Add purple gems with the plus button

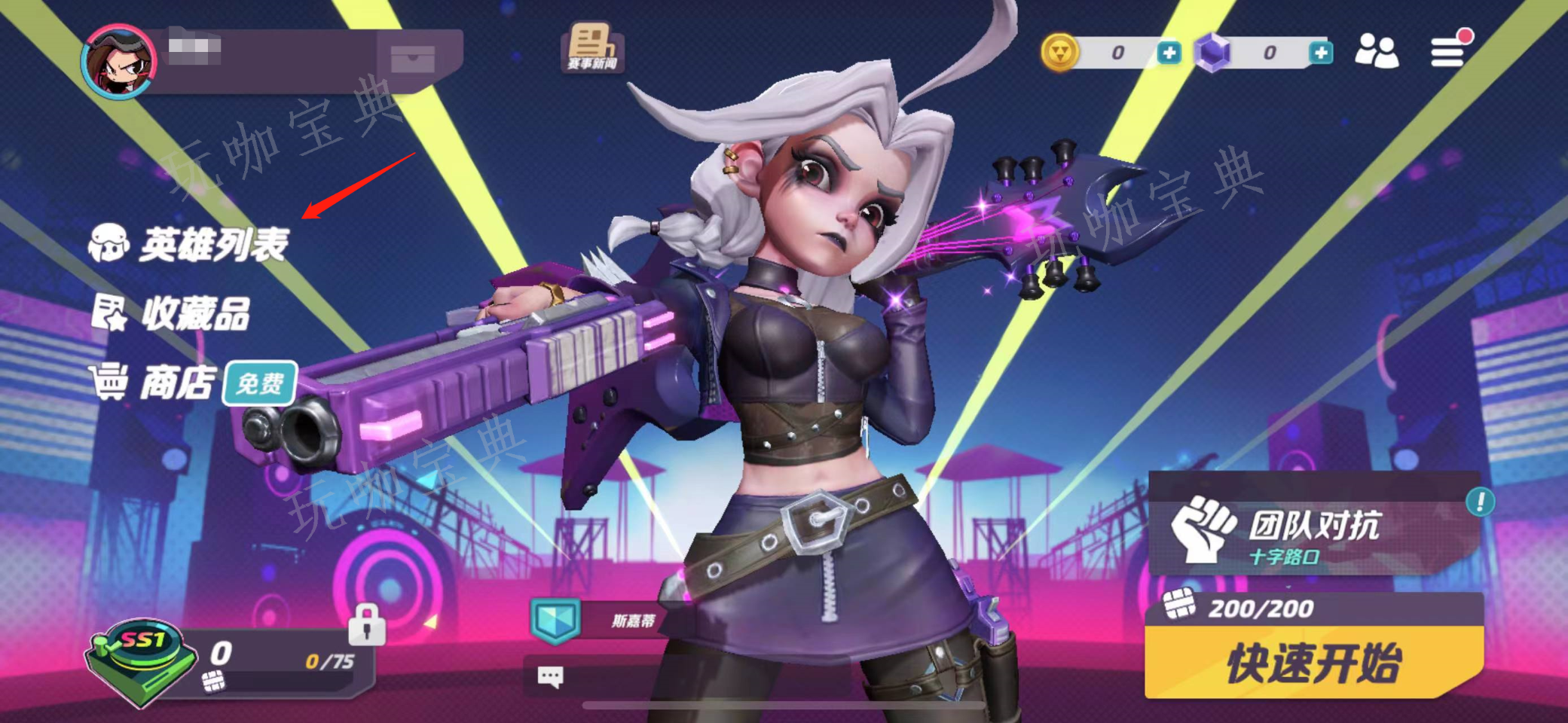coord(1320,53)
